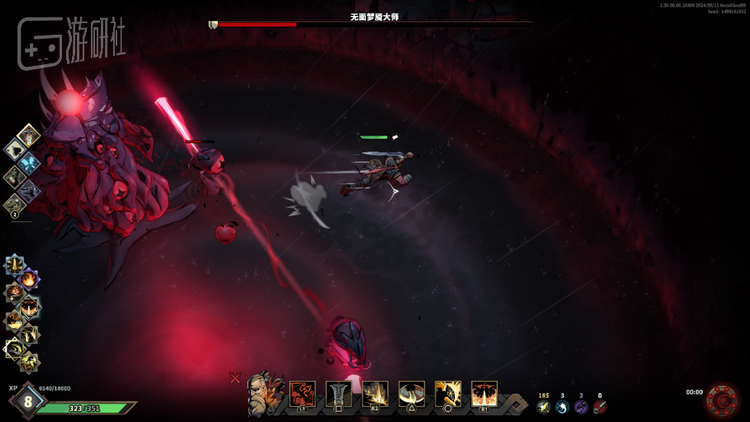Use the black-and-gold strike skill

point(448,394)
